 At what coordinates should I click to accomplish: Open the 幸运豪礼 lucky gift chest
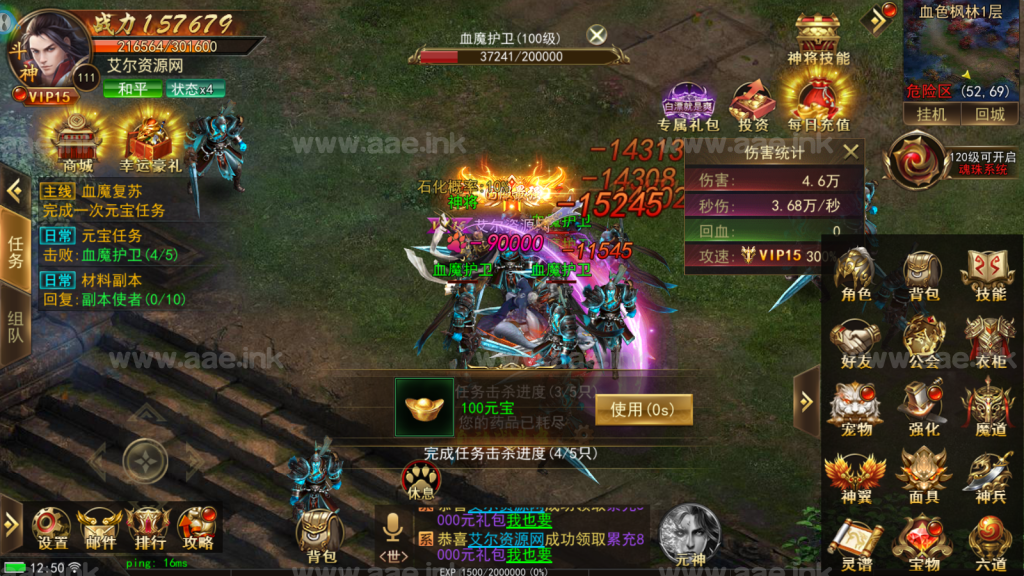[x=150, y=145]
